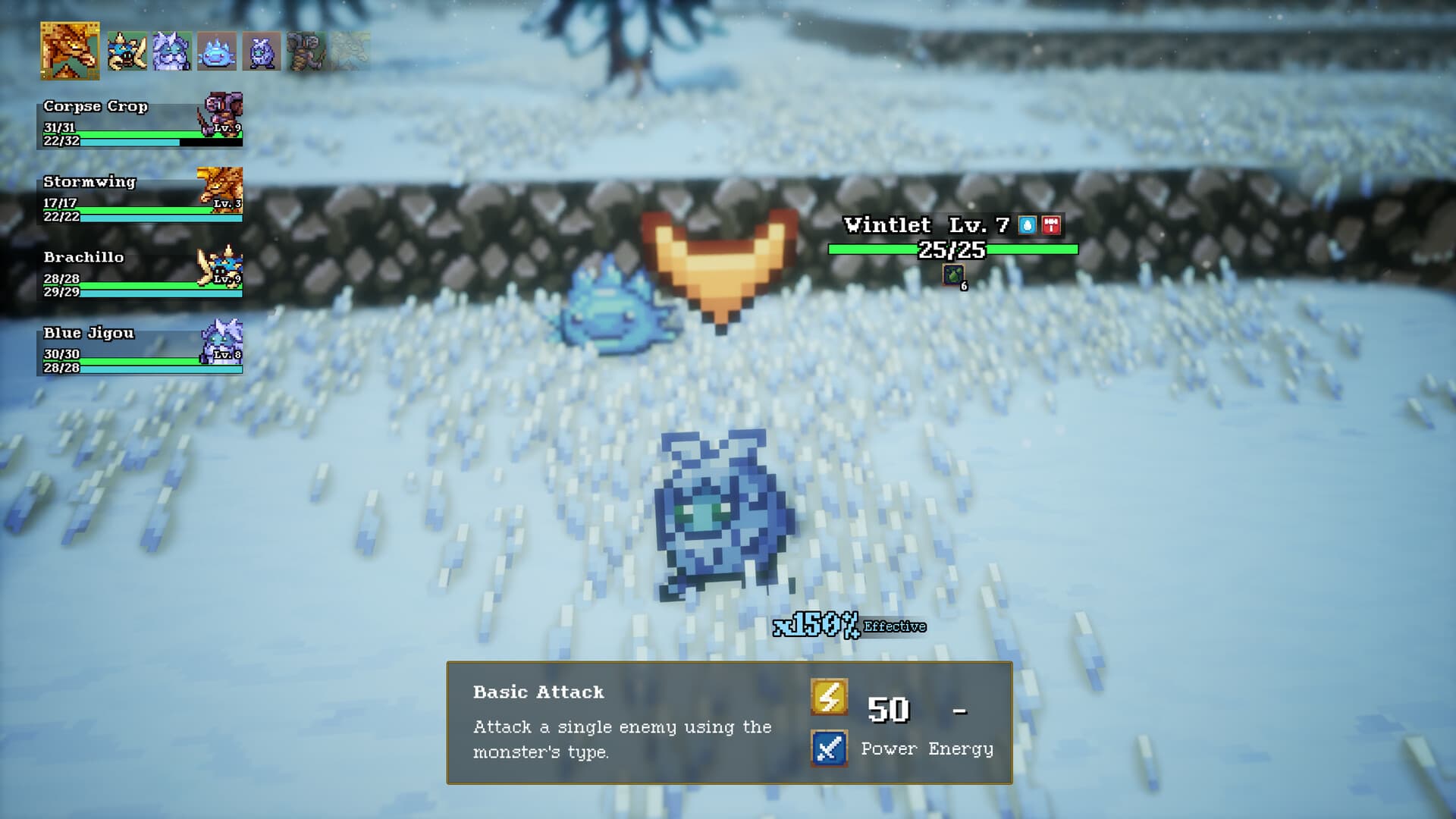The height and width of the screenshot is (819, 1456).
Task: Select the blue axolotl icon in the top party row
Action: pyautogui.click(x=217, y=52)
